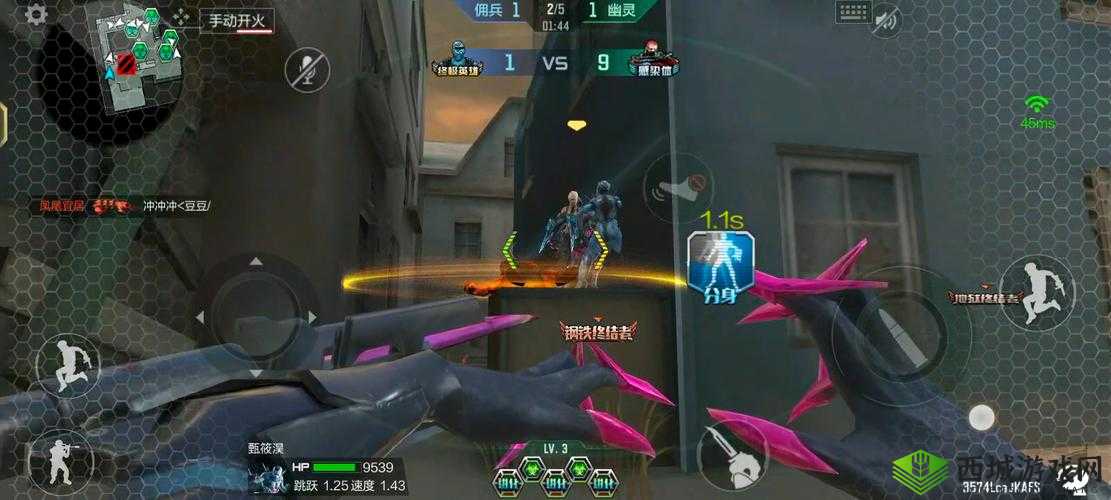
Task: Use the claw heavy attack button
Action: click(731, 455)
